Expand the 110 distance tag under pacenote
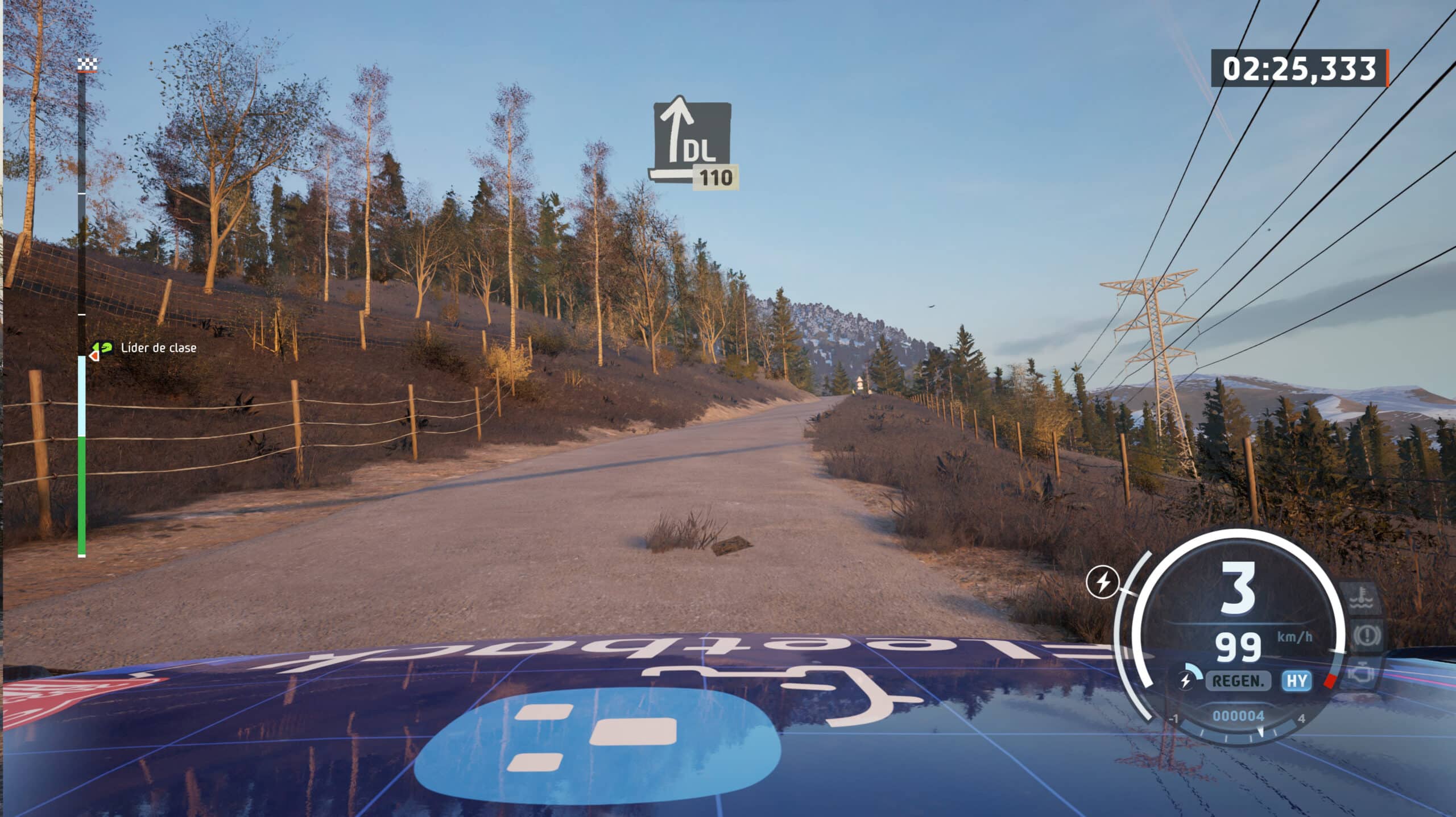 (x=715, y=177)
